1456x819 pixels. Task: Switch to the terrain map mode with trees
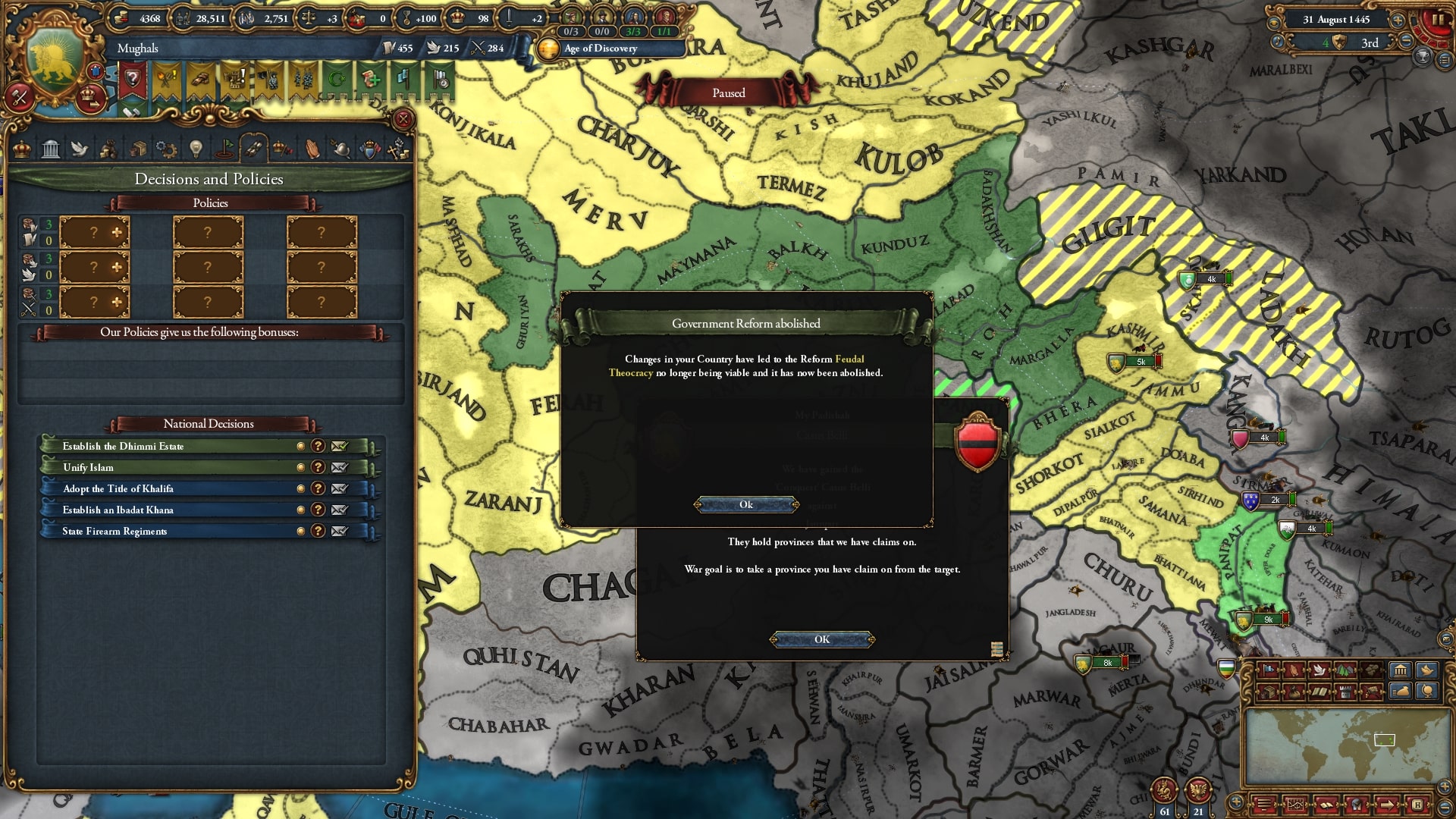point(1345,670)
